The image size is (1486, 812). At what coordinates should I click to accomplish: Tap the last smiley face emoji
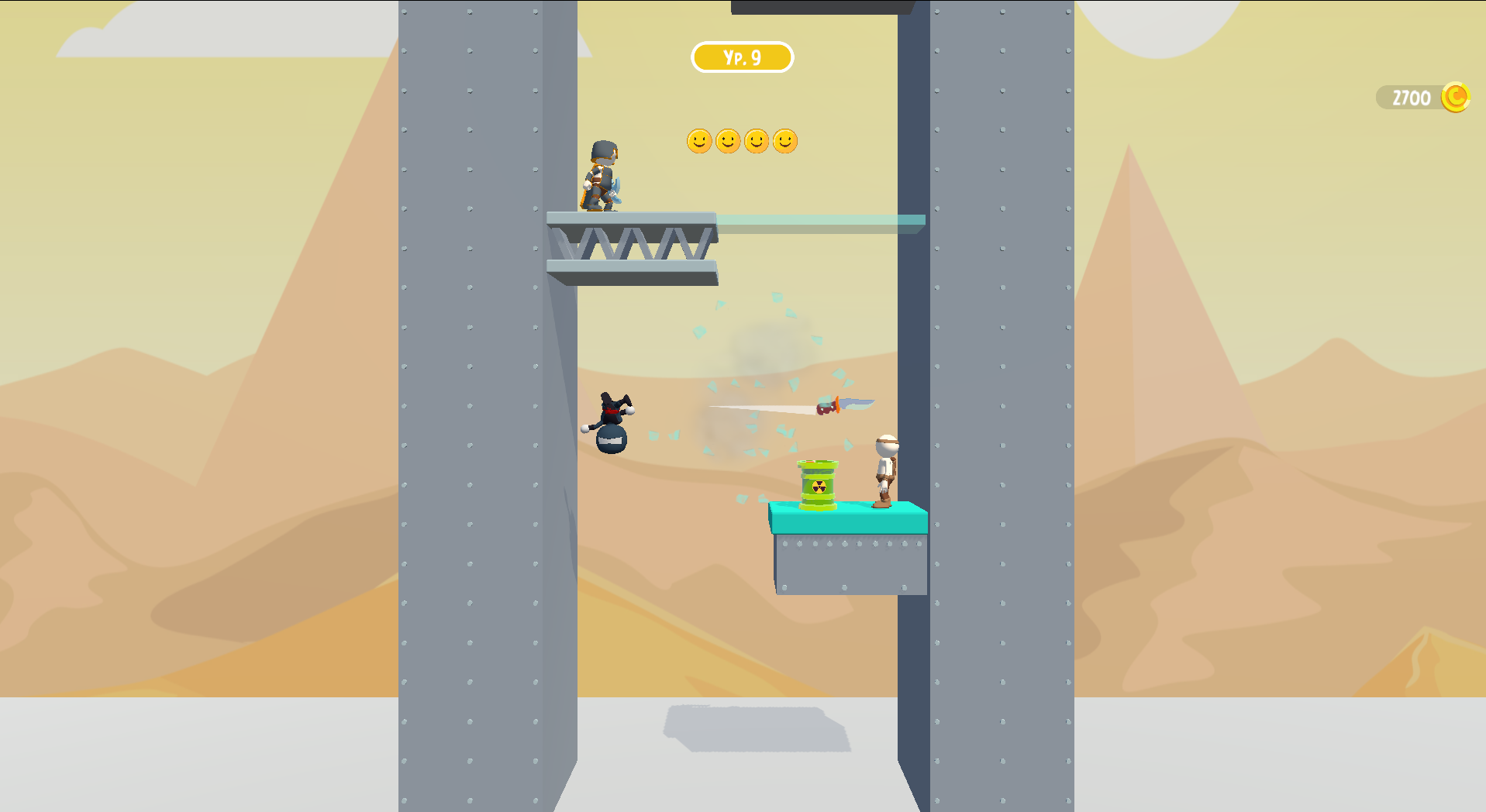[x=786, y=142]
